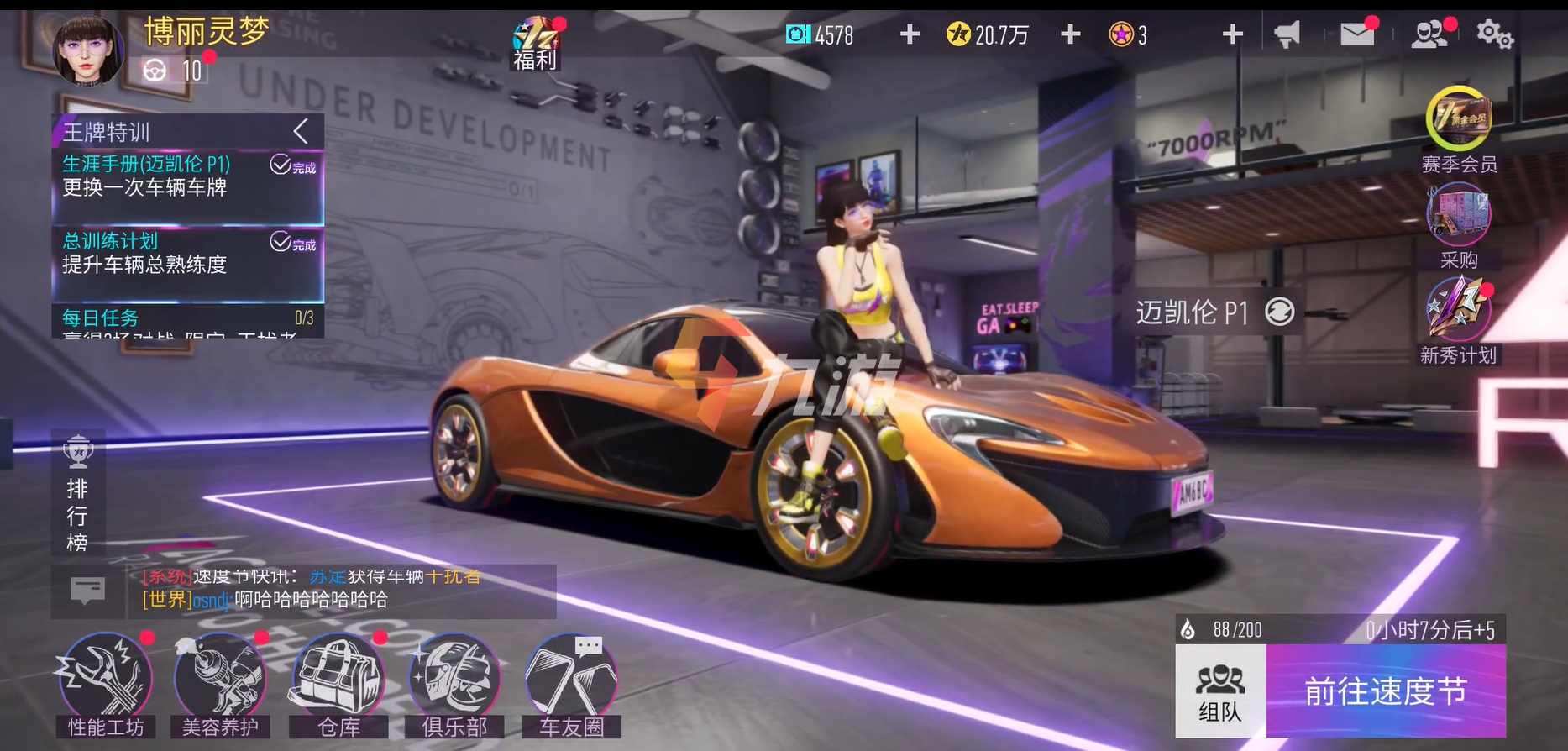The width and height of the screenshot is (1568, 751).
Task: Open the 车友圈 car friends circle
Action: point(572,685)
